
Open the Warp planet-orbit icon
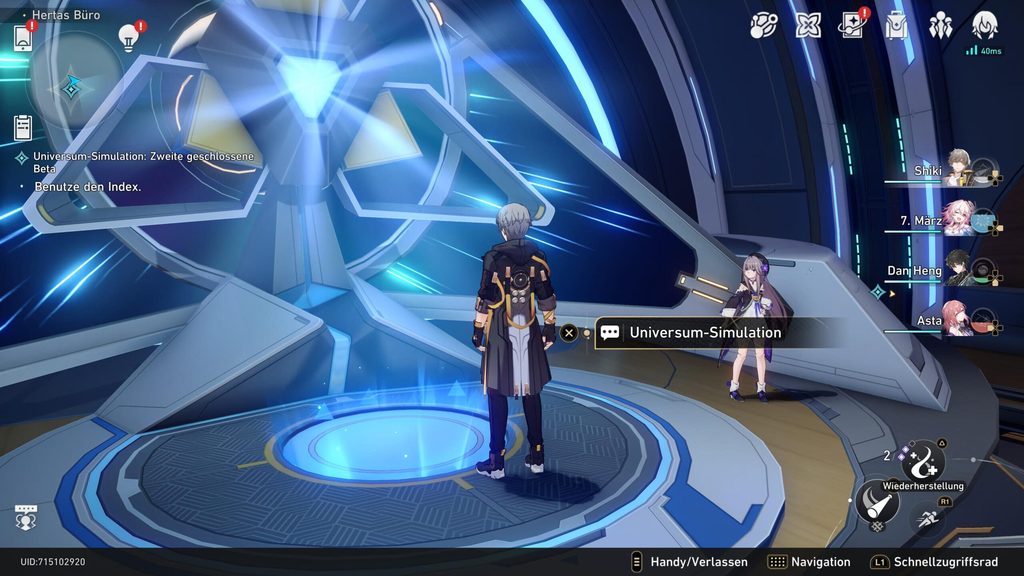pos(764,26)
